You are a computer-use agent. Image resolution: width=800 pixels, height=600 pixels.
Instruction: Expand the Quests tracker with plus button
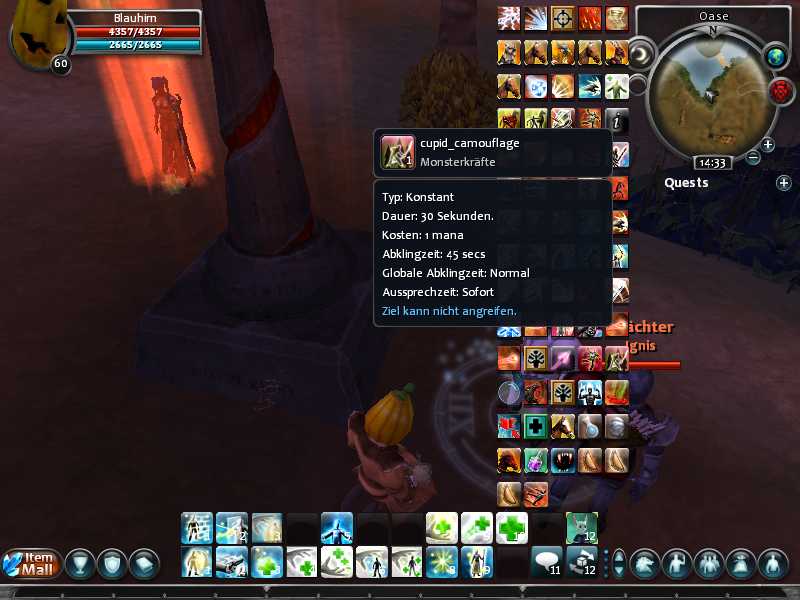[783, 183]
